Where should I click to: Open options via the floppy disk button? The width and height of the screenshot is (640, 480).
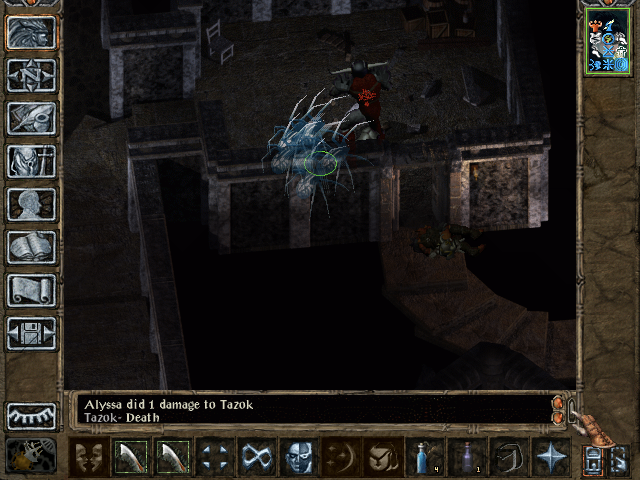(32, 333)
